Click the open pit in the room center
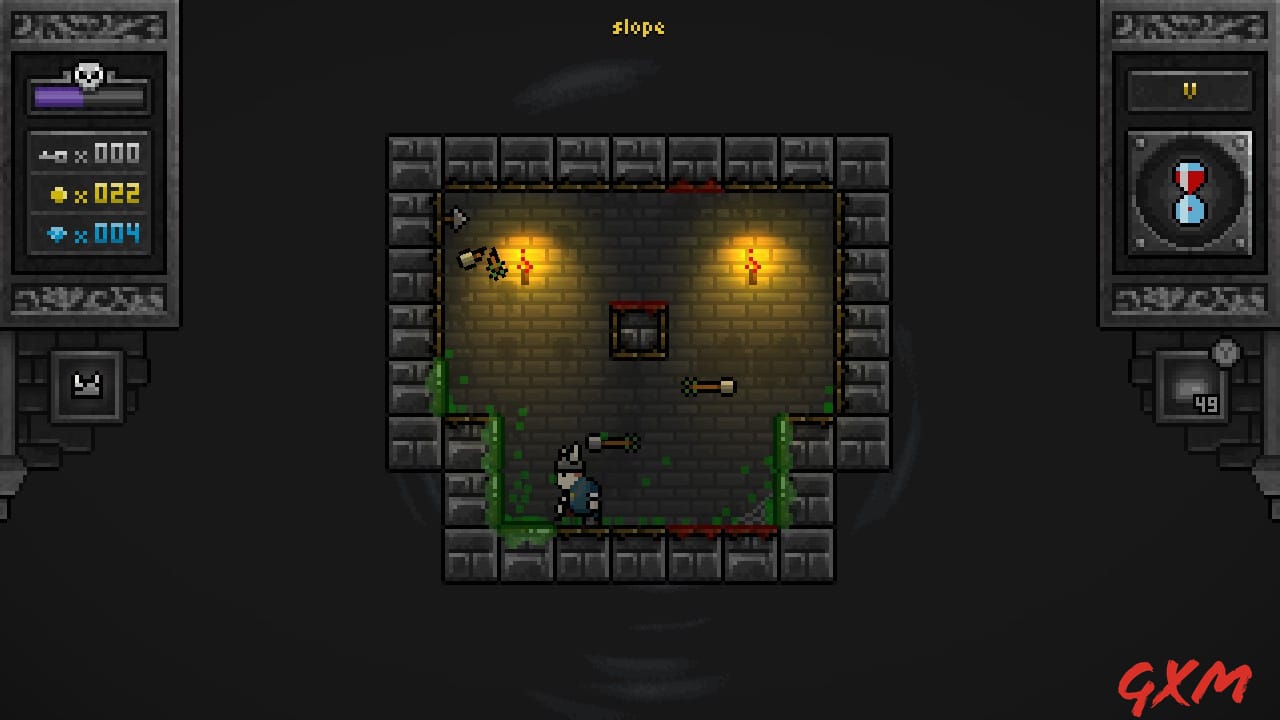The height and width of the screenshot is (720, 1280). [636, 329]
